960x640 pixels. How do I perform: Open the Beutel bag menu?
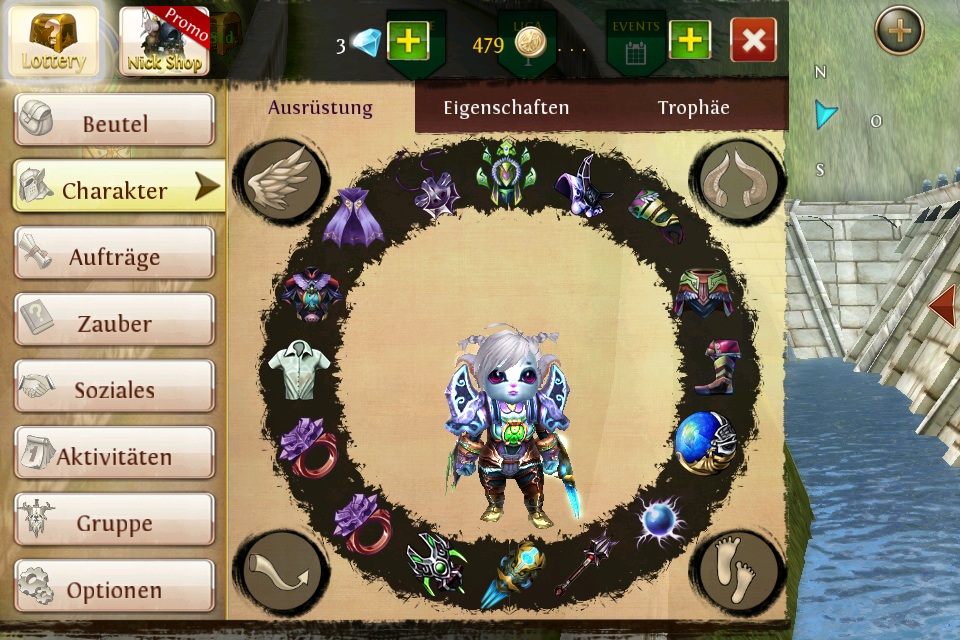click(114, 124)
